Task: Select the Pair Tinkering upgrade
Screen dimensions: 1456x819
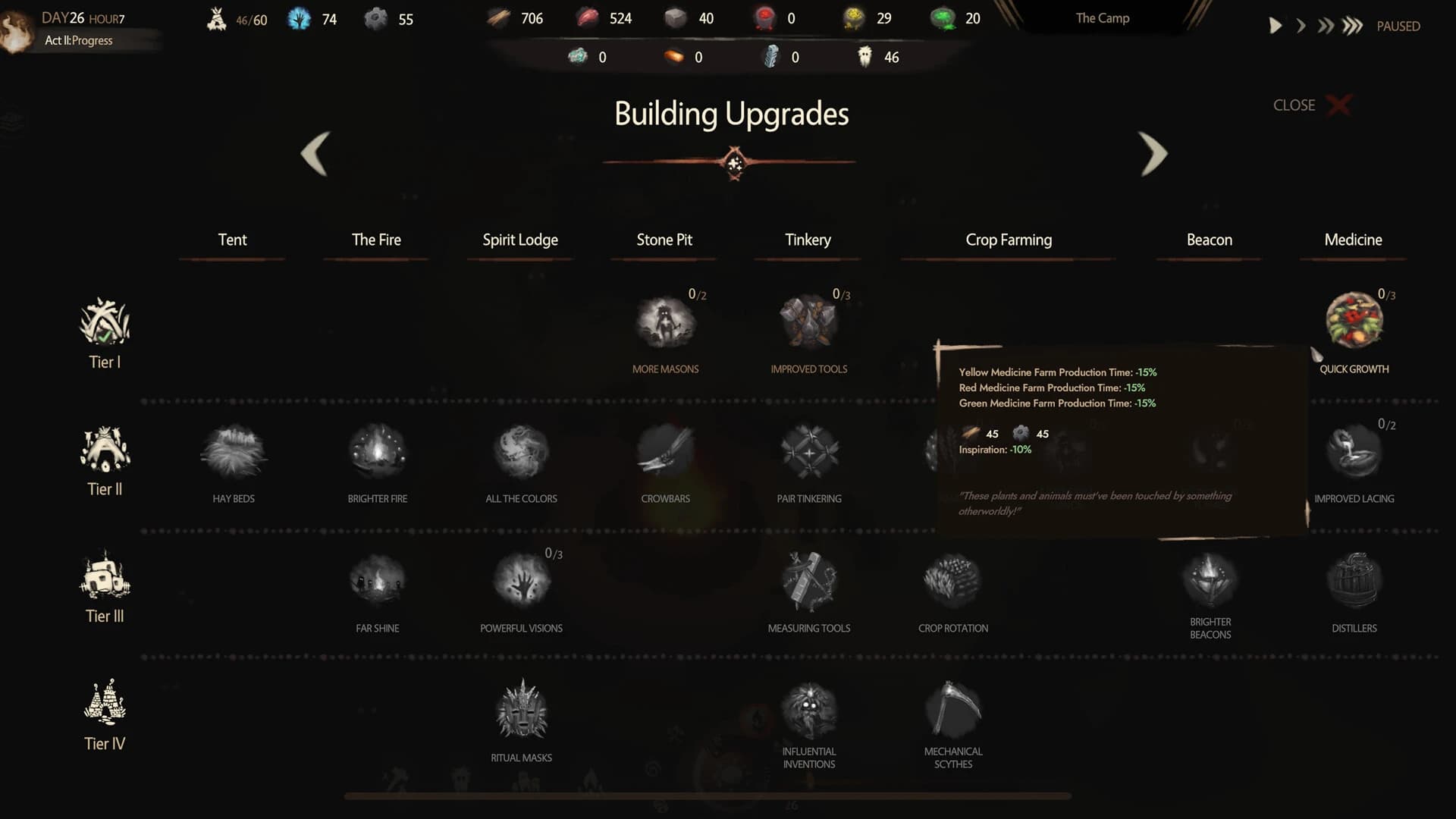Action: pyautogui.click(x=808, y=451)
